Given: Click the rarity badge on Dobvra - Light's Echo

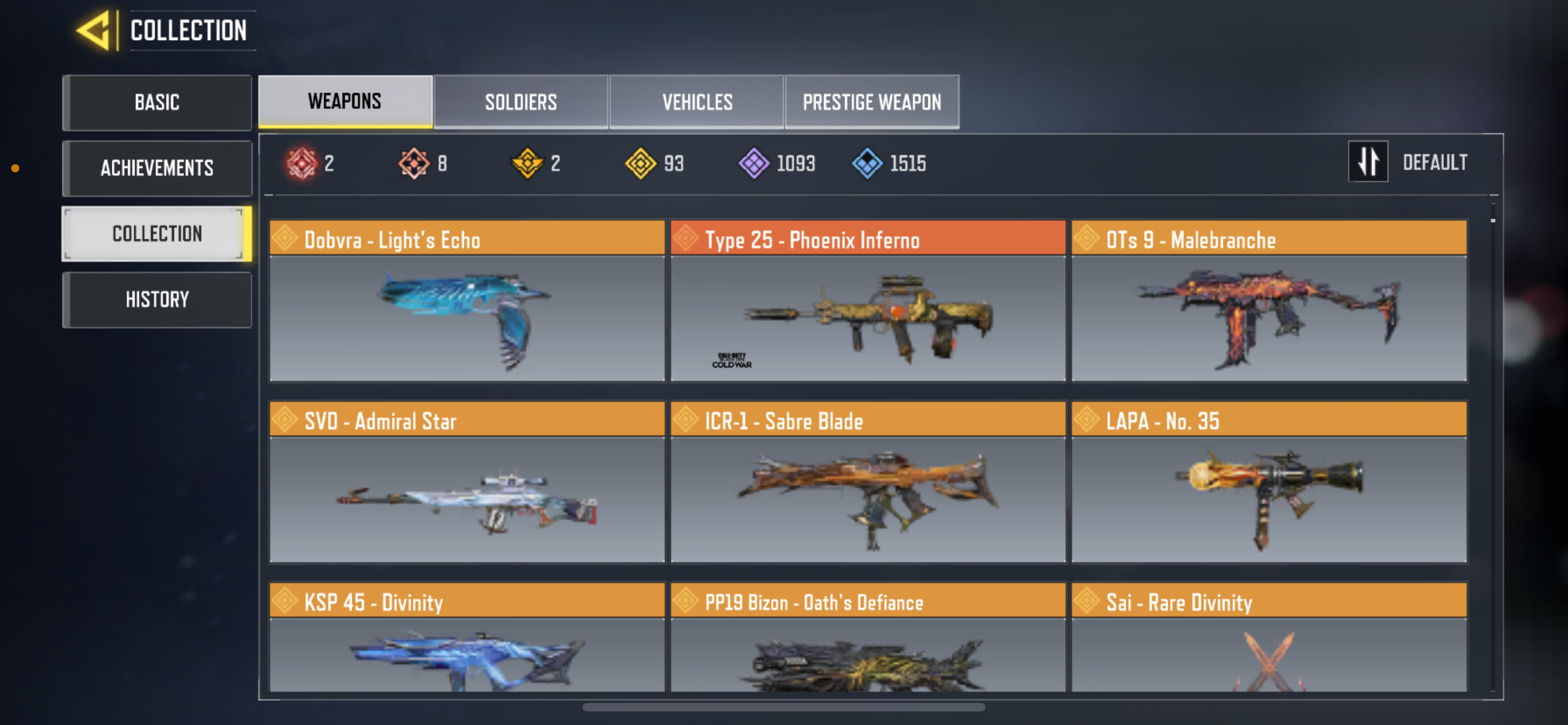Looking at the screenshot, I should click(286, 239).
